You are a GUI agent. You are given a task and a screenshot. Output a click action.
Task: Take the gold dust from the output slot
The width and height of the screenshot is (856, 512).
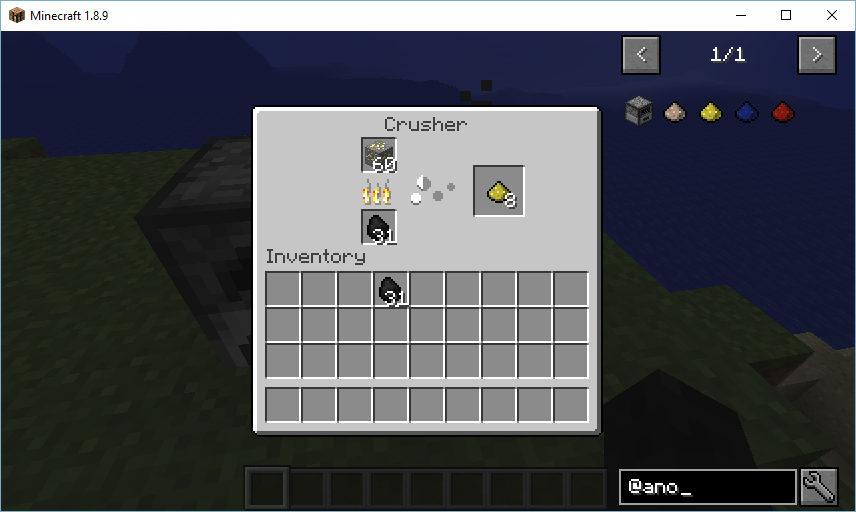498,191
